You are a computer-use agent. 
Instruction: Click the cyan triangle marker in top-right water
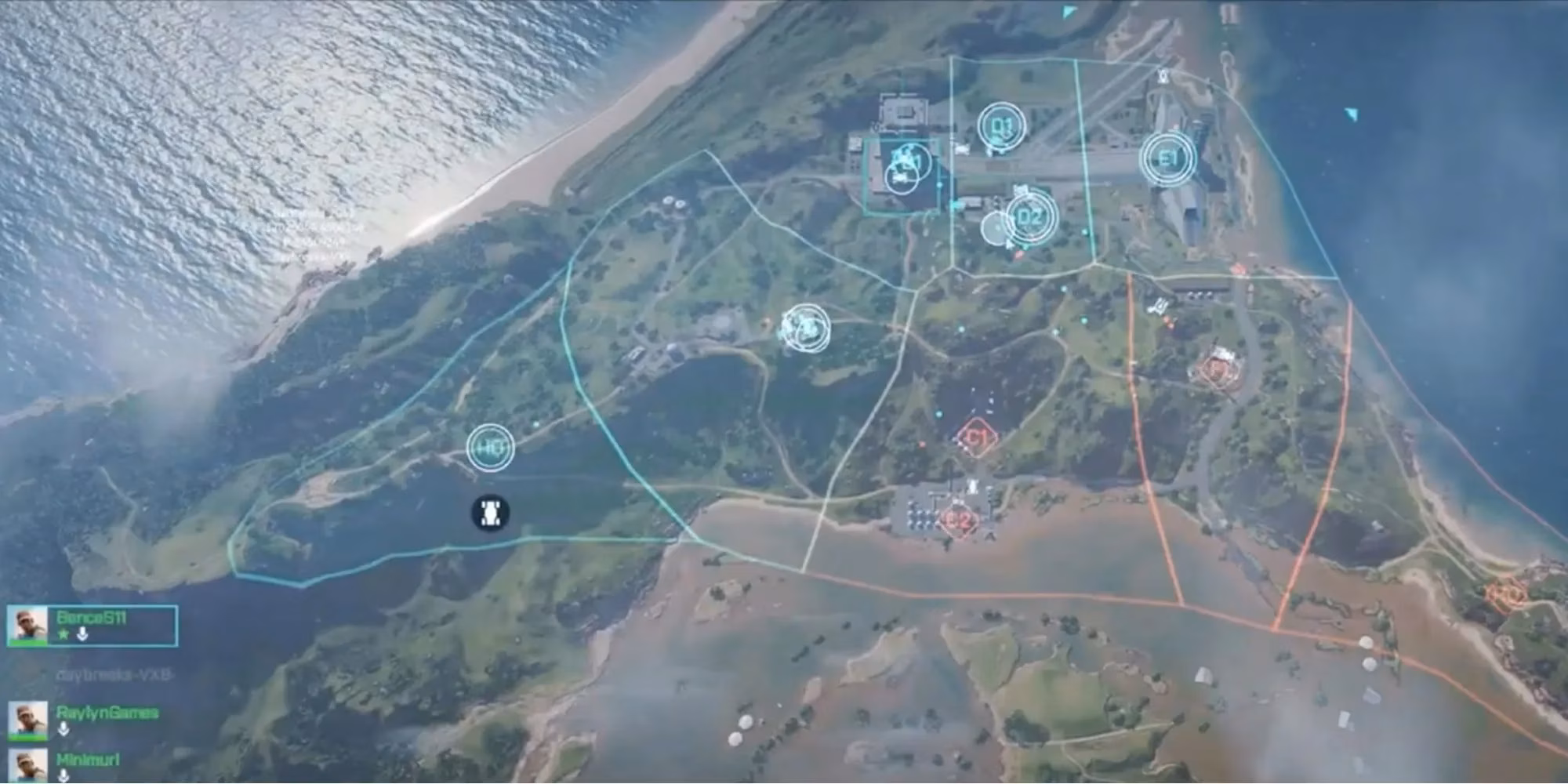[x=1350, y=116]
